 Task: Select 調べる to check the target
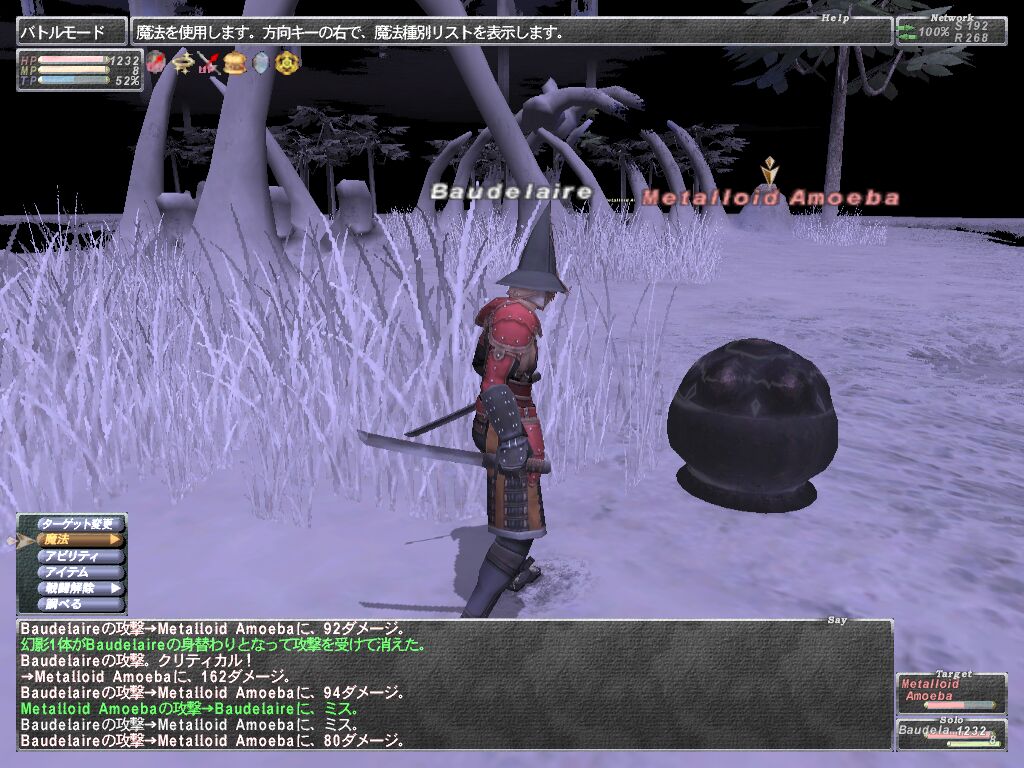[78, 604]
